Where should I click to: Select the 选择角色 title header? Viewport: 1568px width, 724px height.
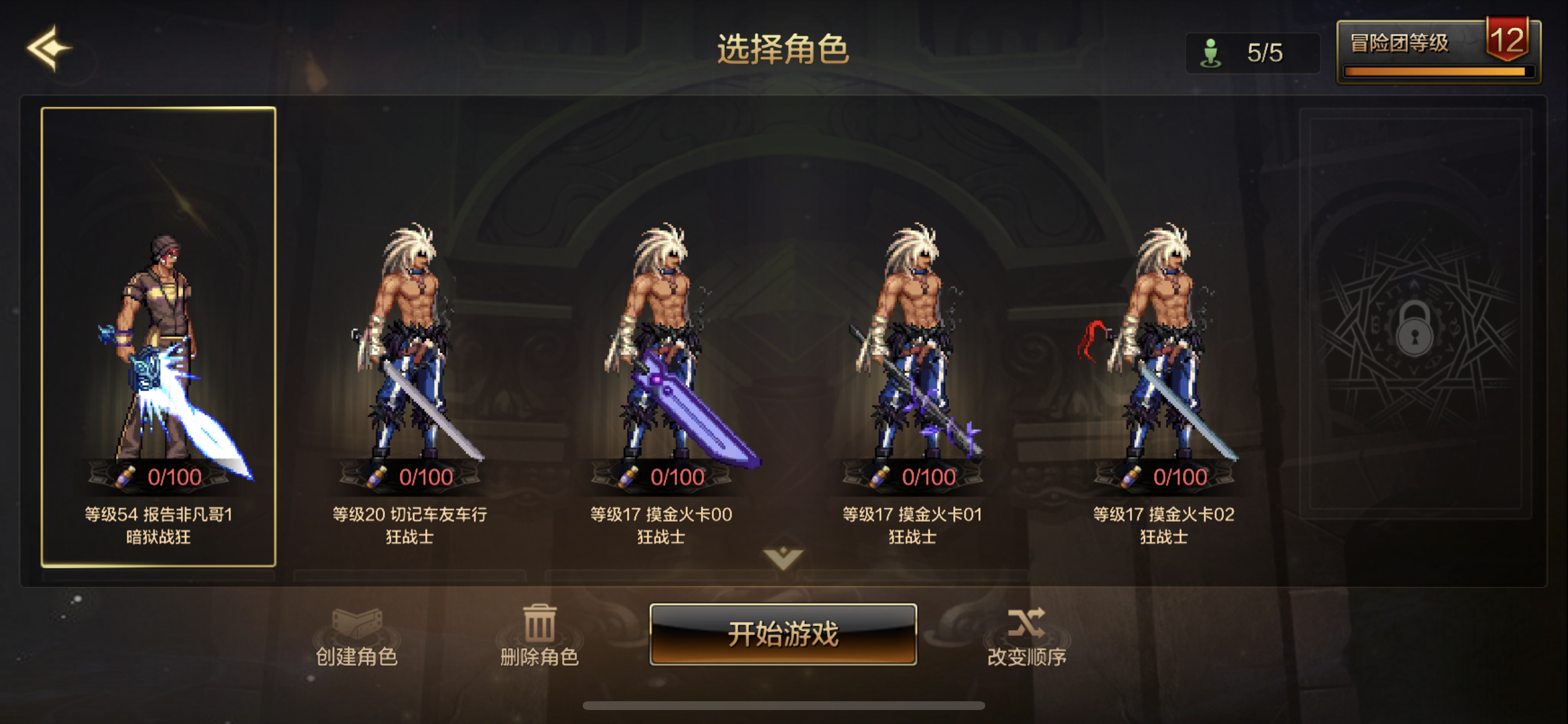784,51
